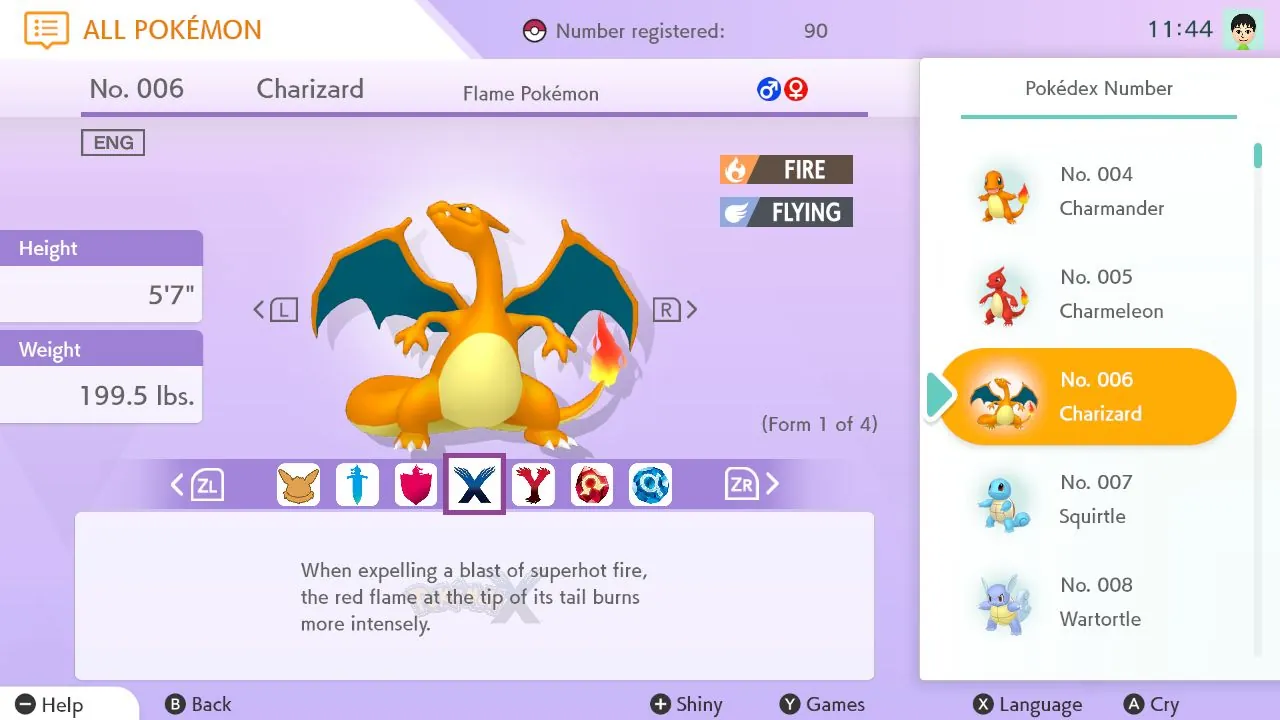Open the Help menu
This screenshot has width=1280, height=720.
point(45,704)
